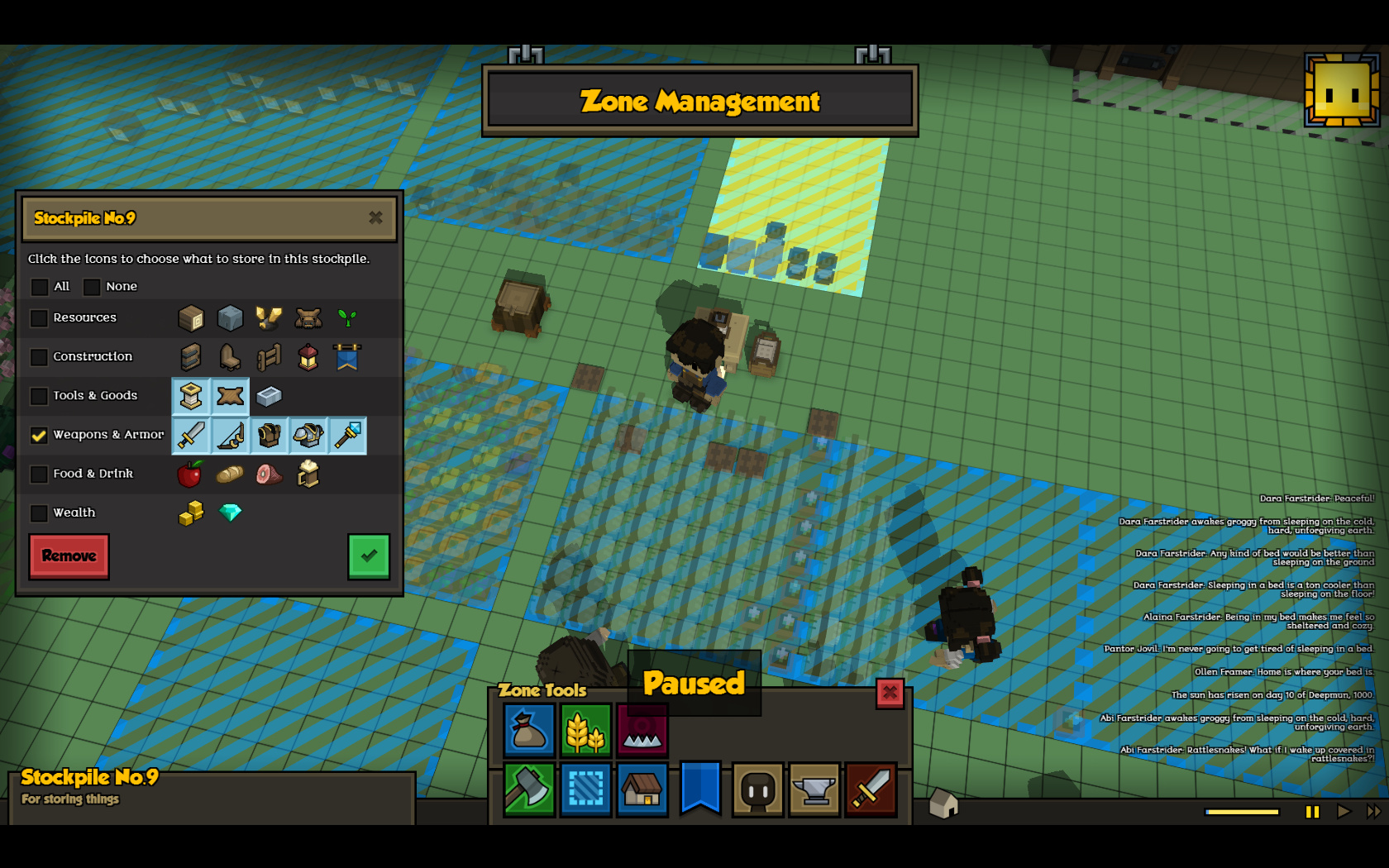Choose the wheat farm zone tool
The width and height of the screenshot is (1389, 868).
[585, 730]
